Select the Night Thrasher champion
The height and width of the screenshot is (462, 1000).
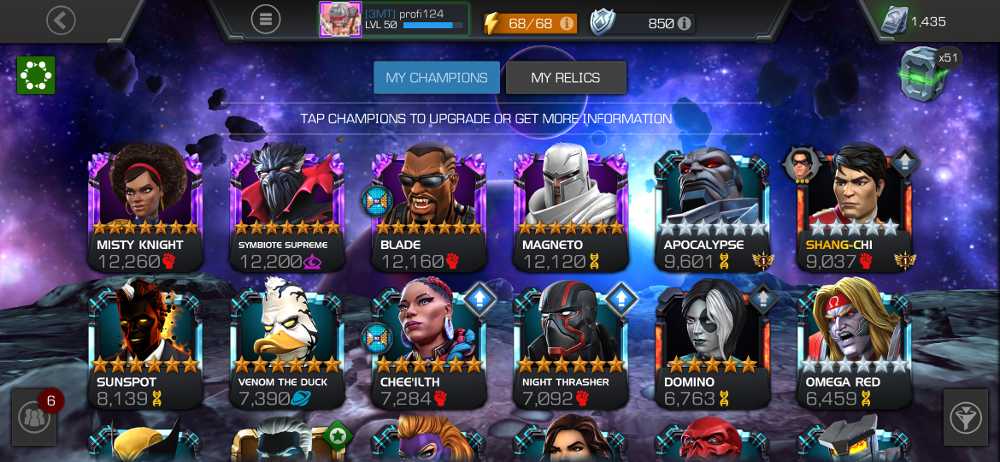coord(571,347)
